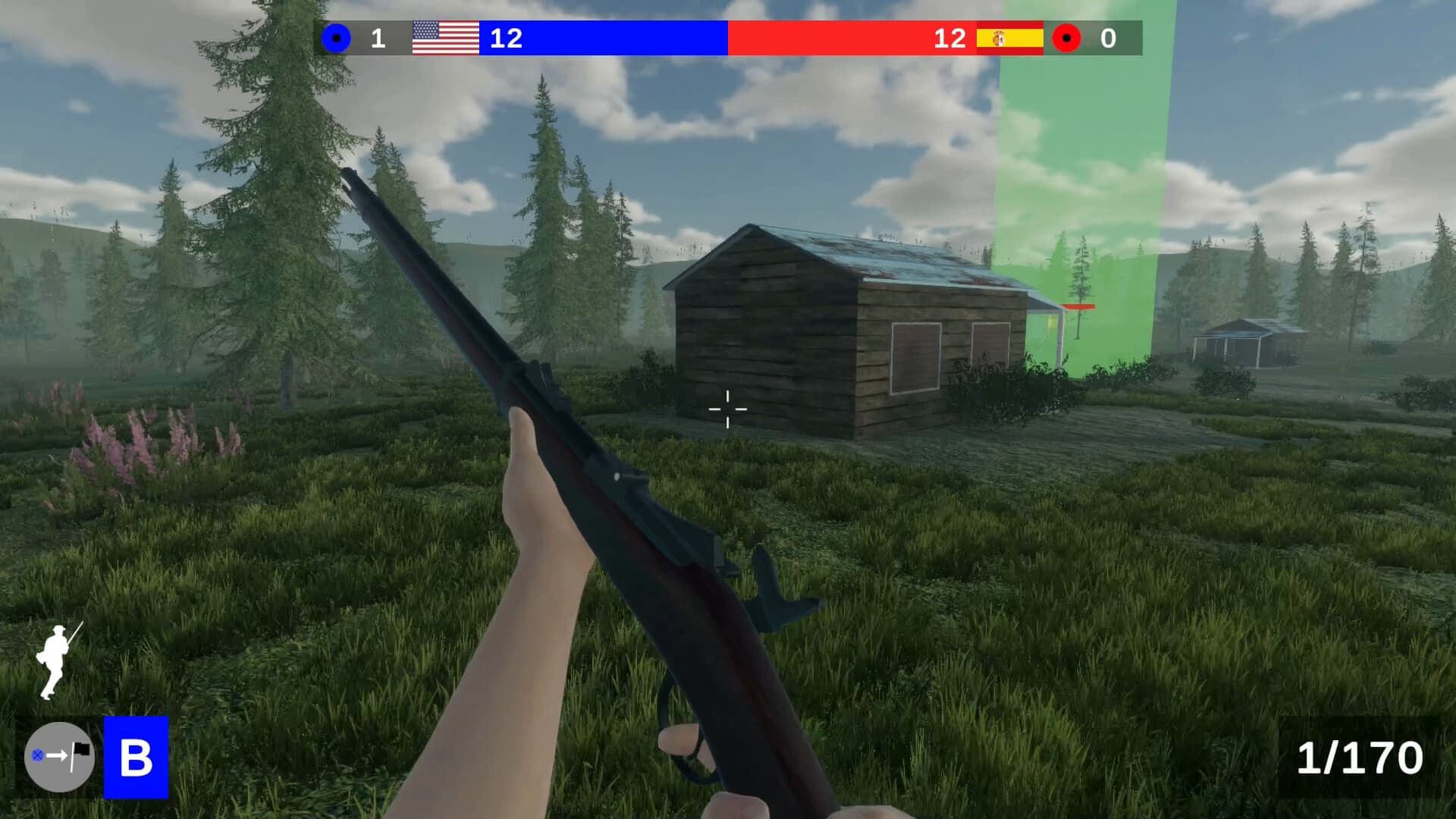This screenshot has width=1456, height=819.
Task: Click the white crosshair reticle
Action: pos(727,409)
